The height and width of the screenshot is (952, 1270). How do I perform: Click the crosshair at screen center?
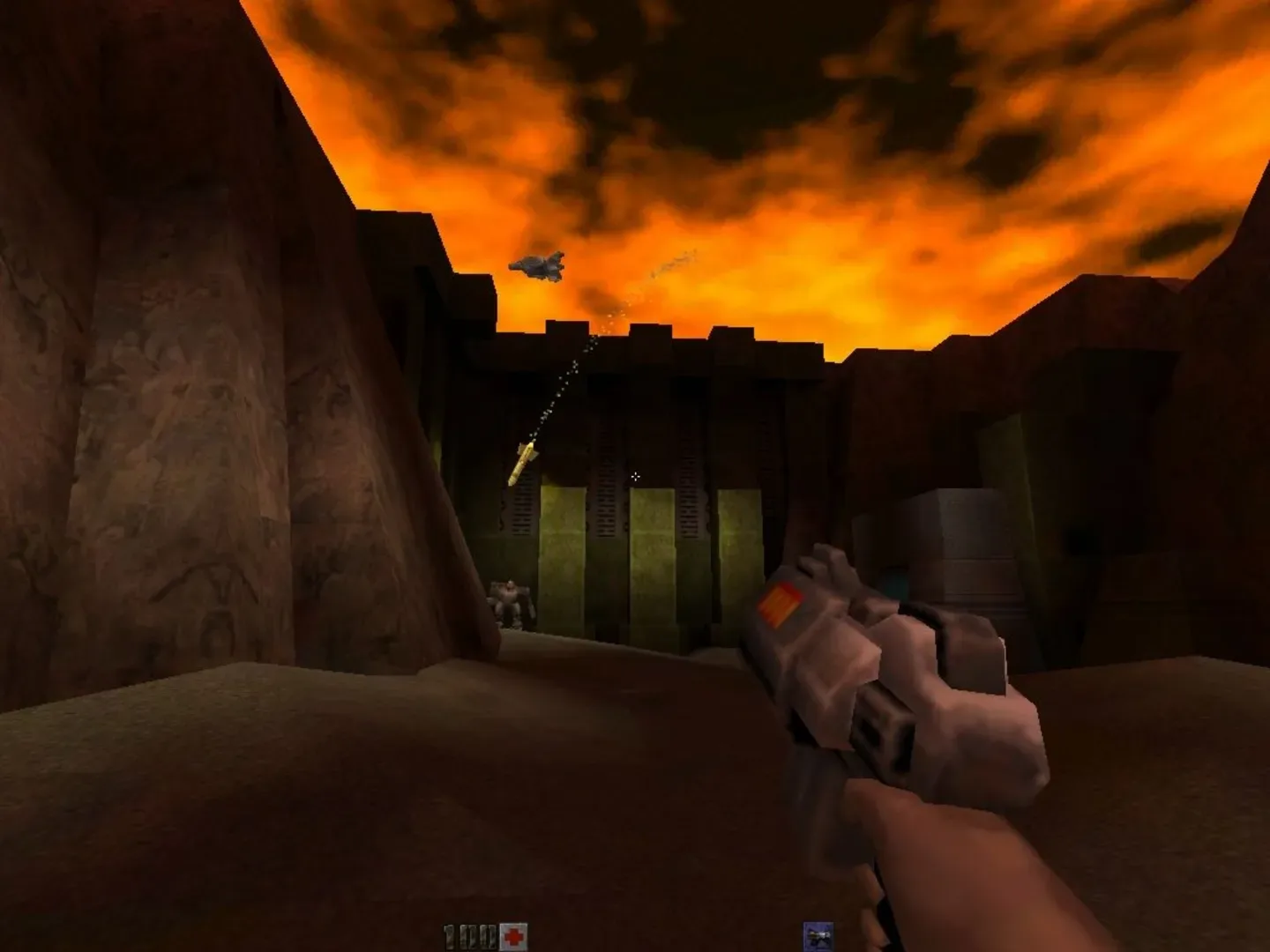coord(637,477)
